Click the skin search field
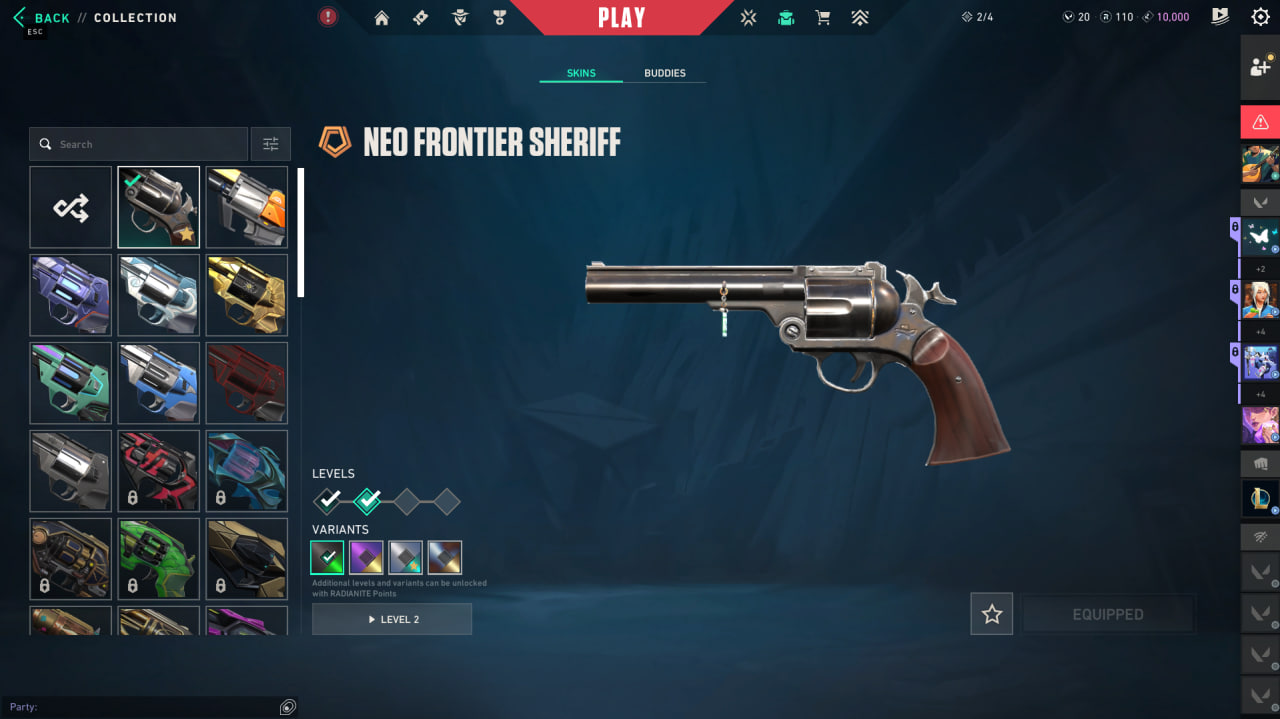1280x719 pixels. click(x=140, y=144)
